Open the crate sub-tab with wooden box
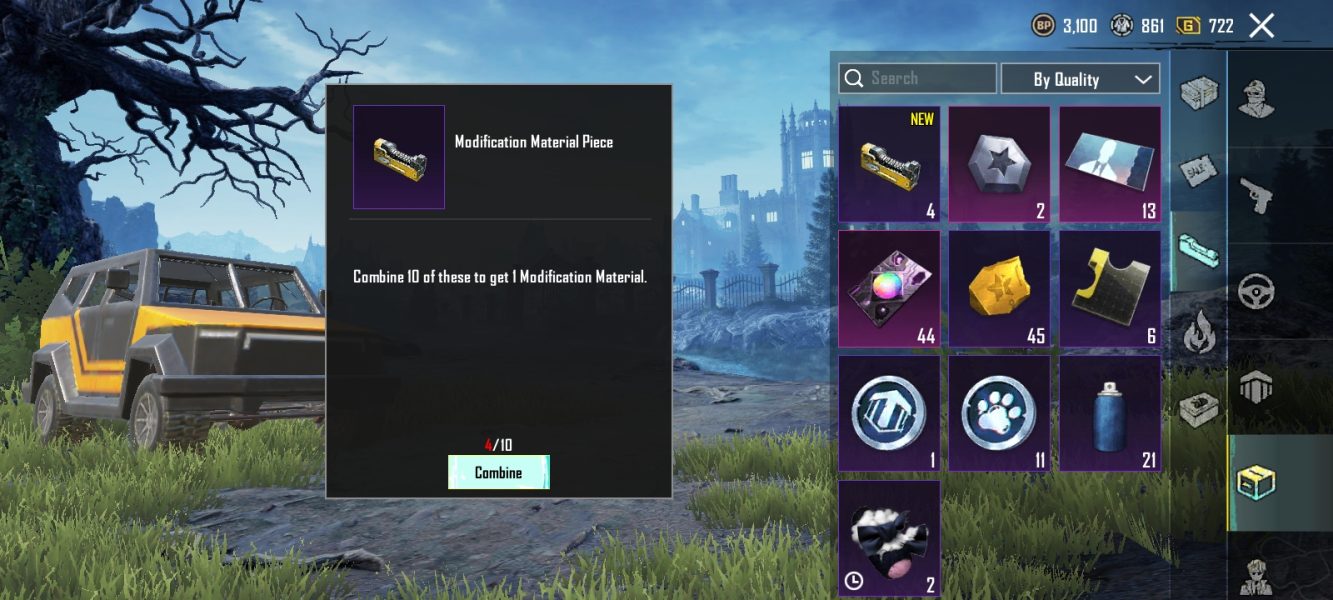The width and height of the screenshot is (1333, 600). (x=1198, y=93)
